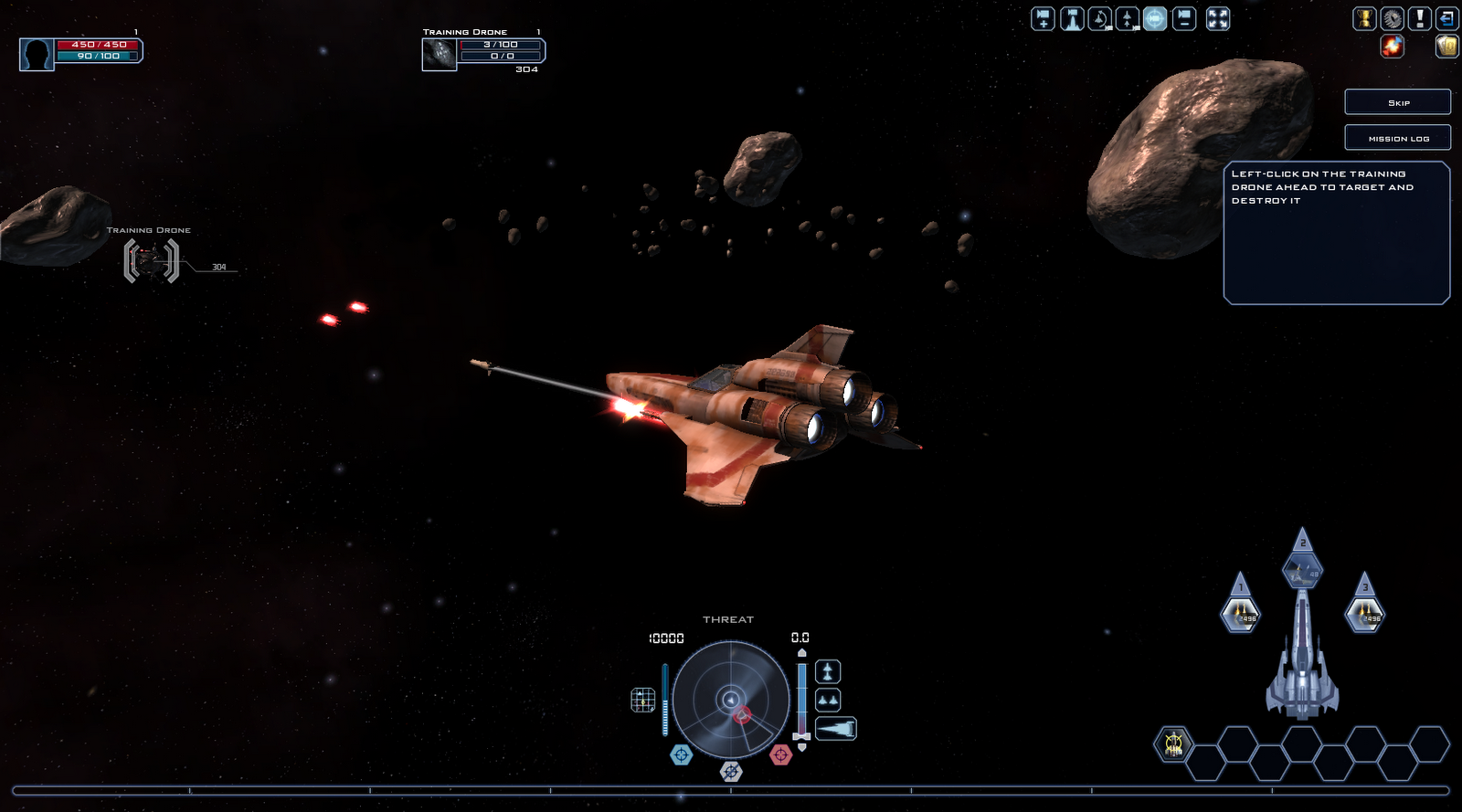1462x812 pixels.
Task: Toggle the blue targeting hexagon under radar
Action: pos(682,754)
